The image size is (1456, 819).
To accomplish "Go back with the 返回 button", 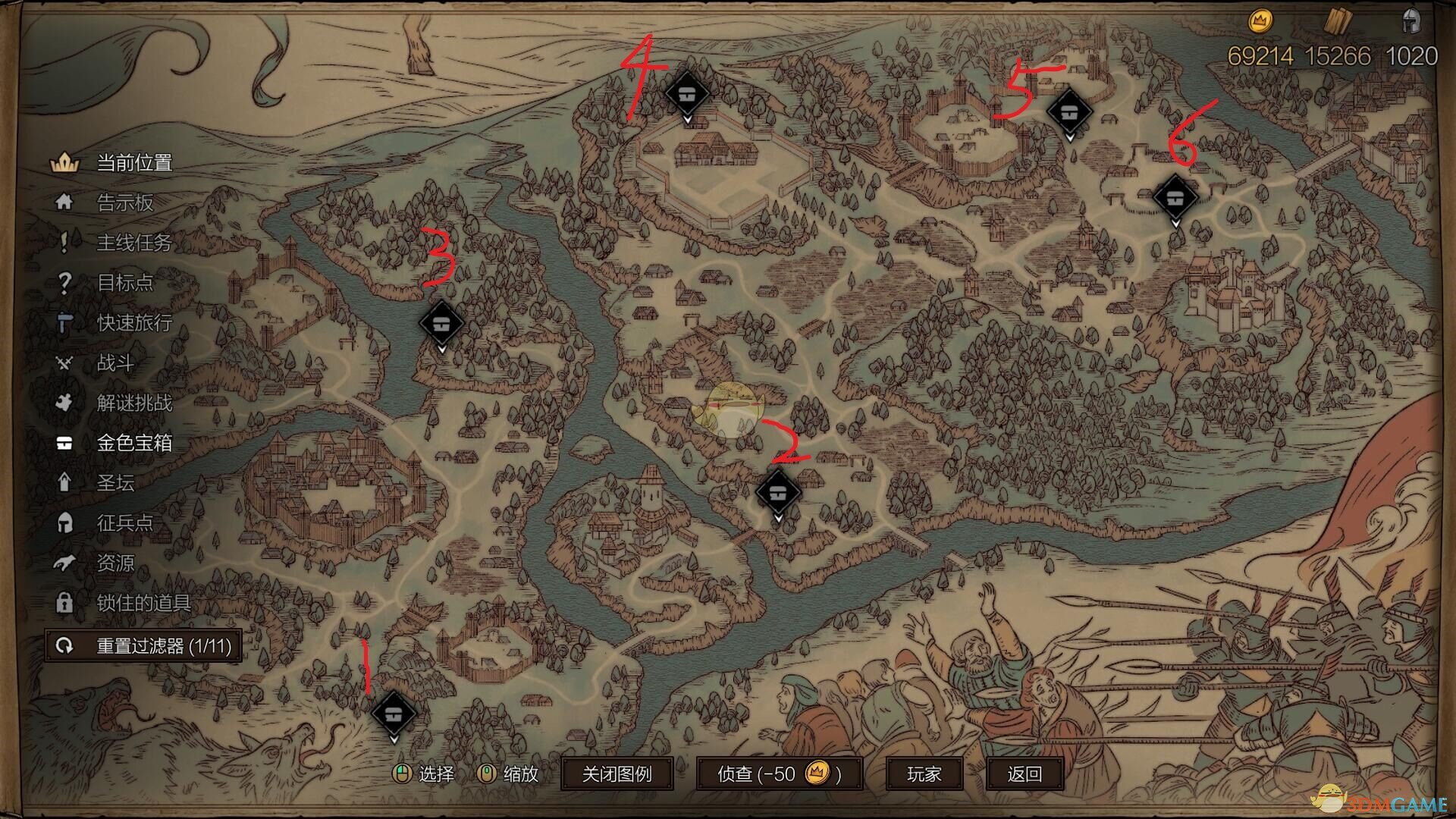I will coord(1025,774).
